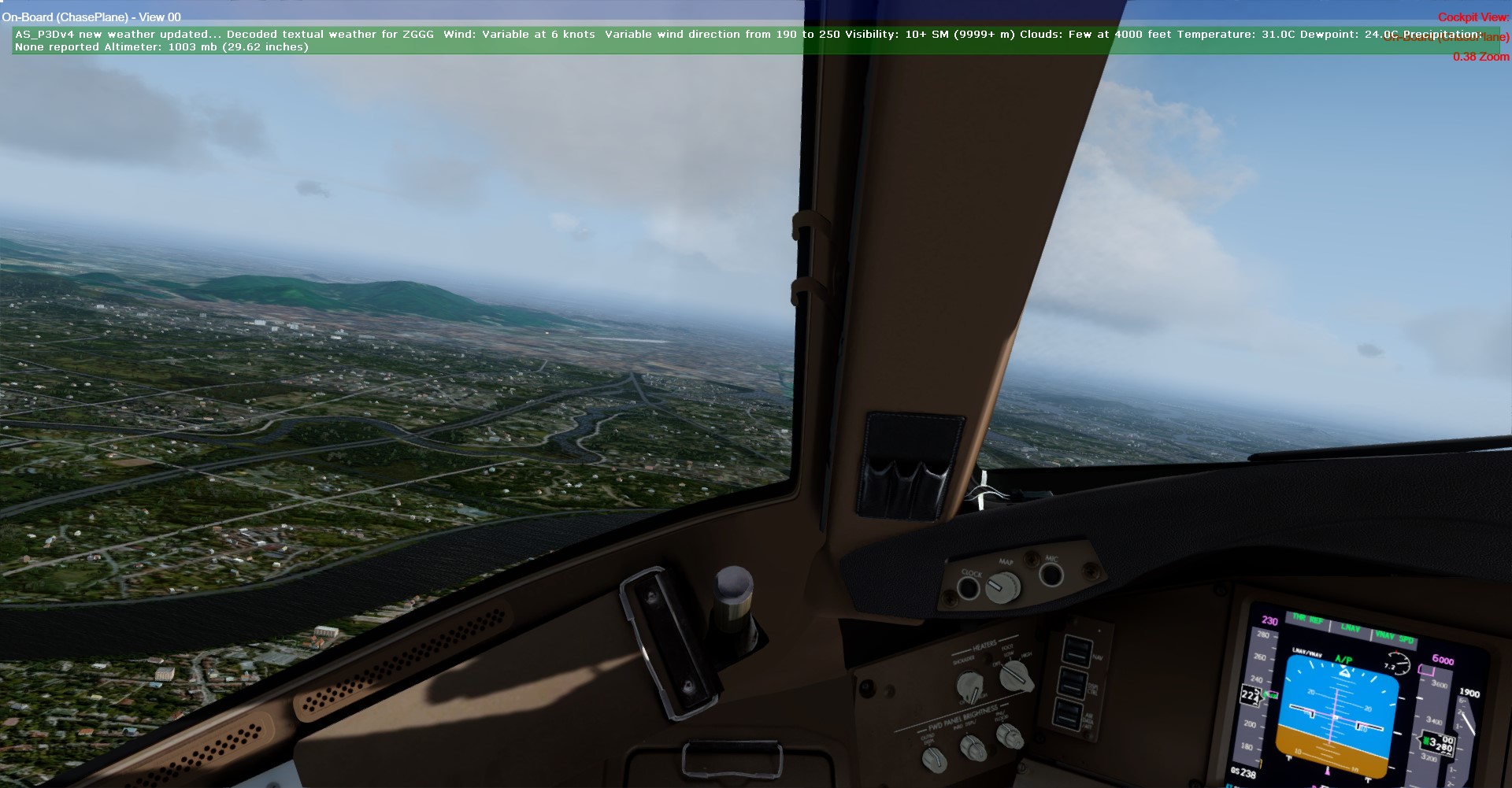Adjust the OUTBD DSPL brightness knob

pos(934,759)
